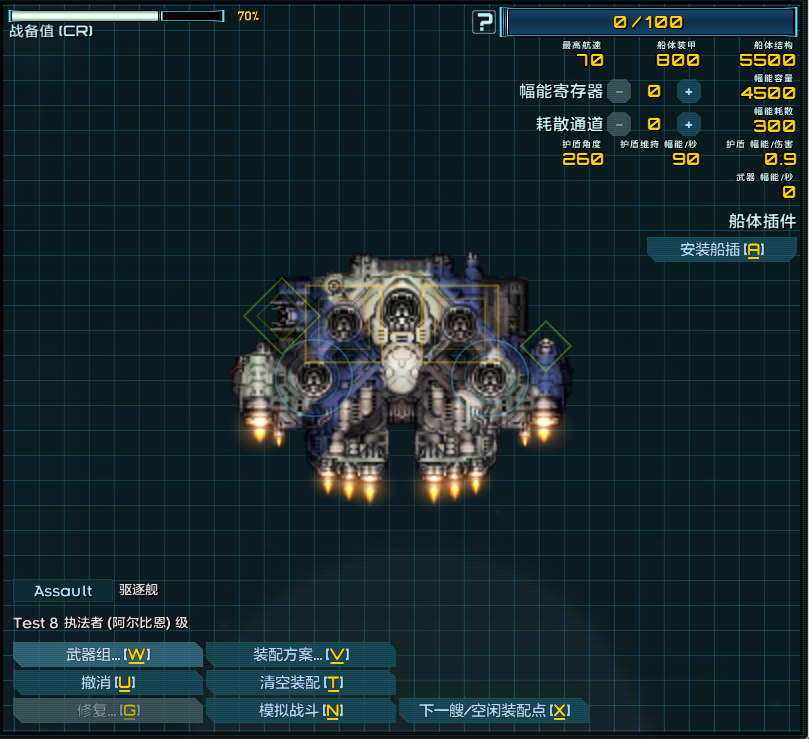Screen dimensions: 809x739
Task: Strip the current loadout (清空装配)
Action: pos(300,683)
